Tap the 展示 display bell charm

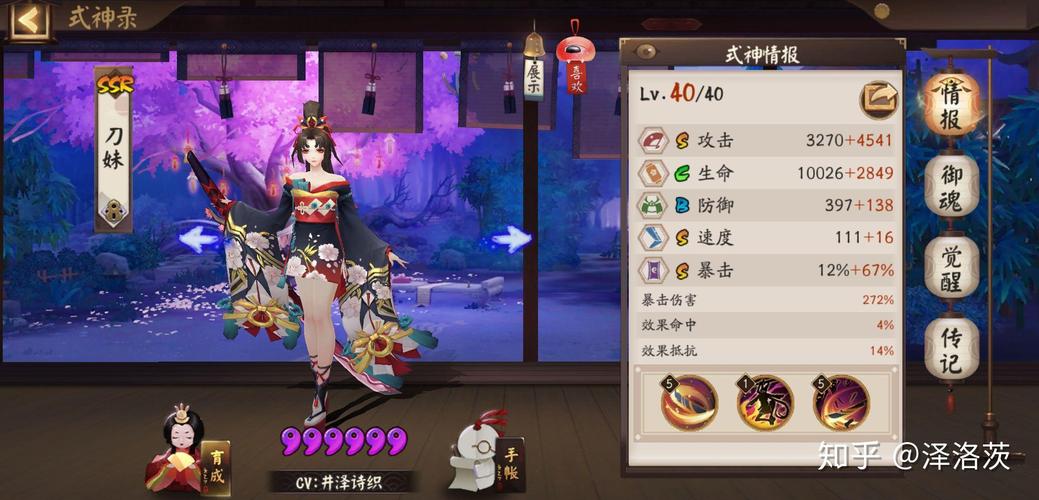(x=534, y=70)
